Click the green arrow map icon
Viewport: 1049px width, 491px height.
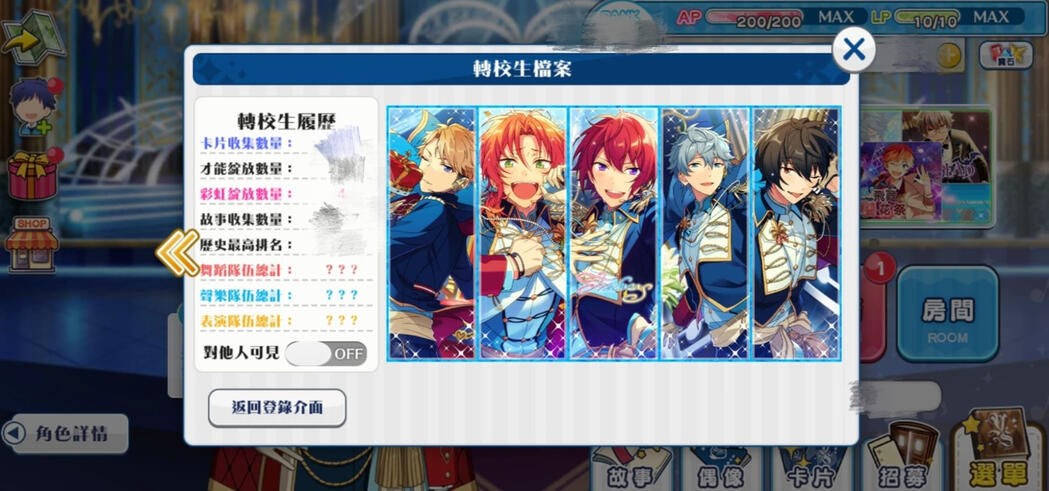(x=32, y=36)
